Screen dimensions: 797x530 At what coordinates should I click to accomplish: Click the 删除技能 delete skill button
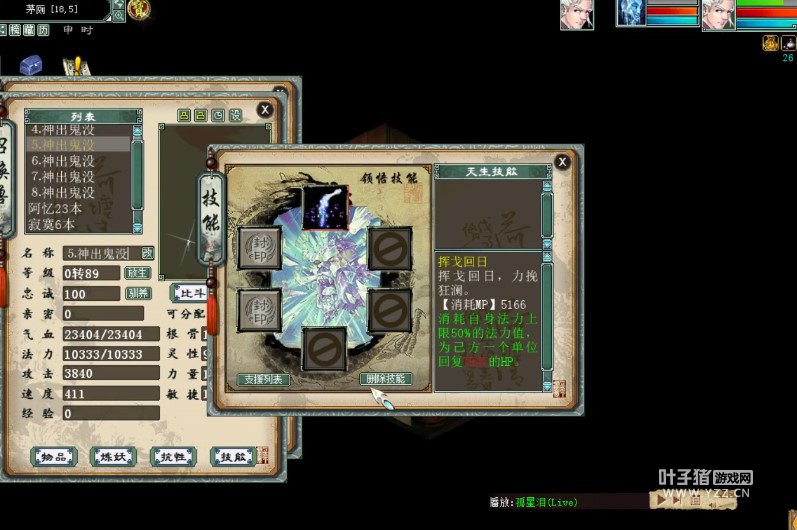pyautogui.click(x=385, y=379)
